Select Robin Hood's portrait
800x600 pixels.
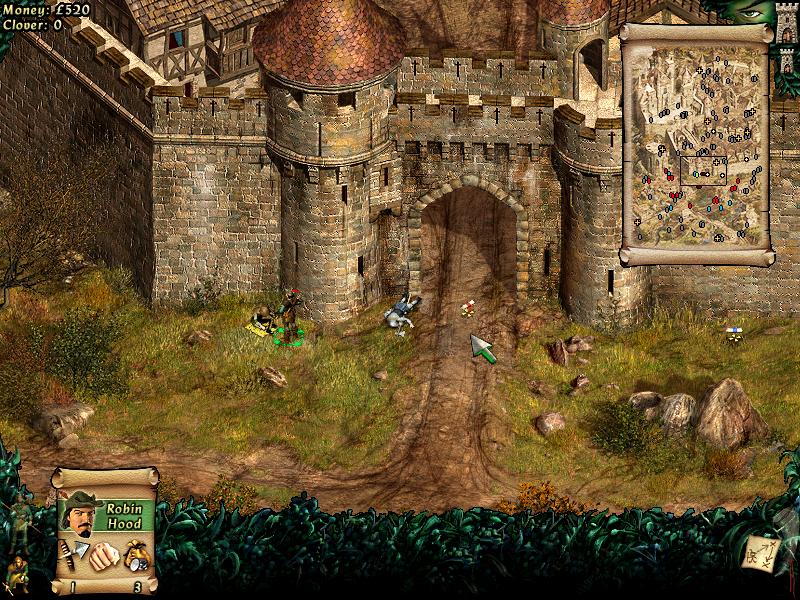point(78,515)
